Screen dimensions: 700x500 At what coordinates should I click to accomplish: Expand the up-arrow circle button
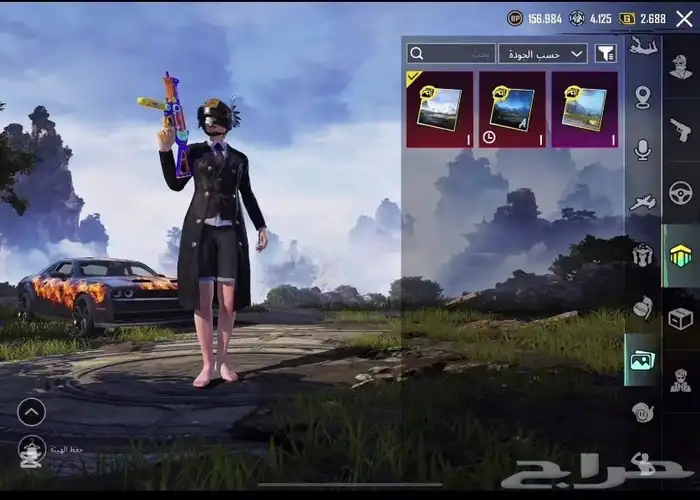(x=31, y=411)
